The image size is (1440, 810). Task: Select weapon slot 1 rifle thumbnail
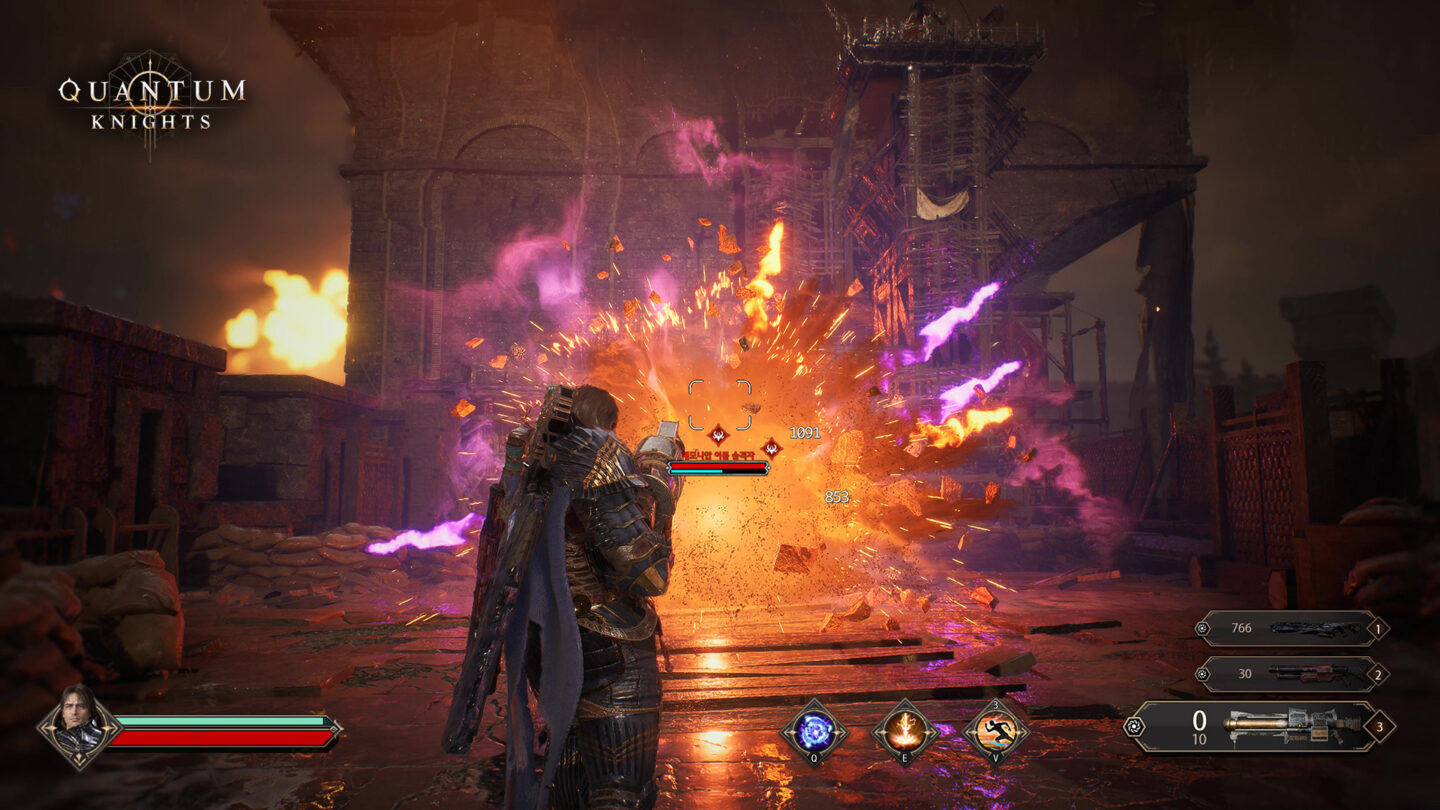coord(1316,629)
